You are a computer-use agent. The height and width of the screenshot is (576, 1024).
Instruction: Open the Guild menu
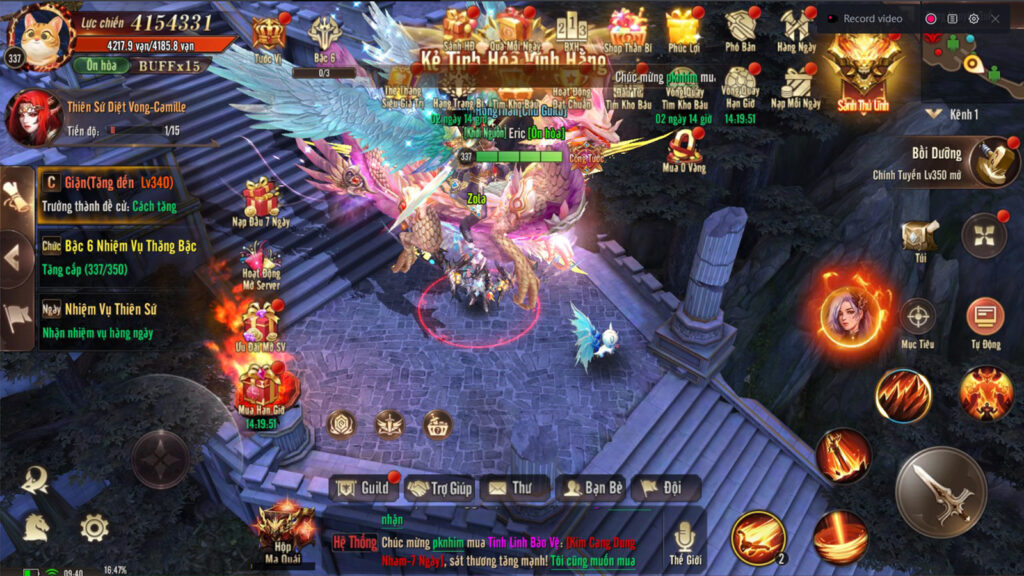363,488
